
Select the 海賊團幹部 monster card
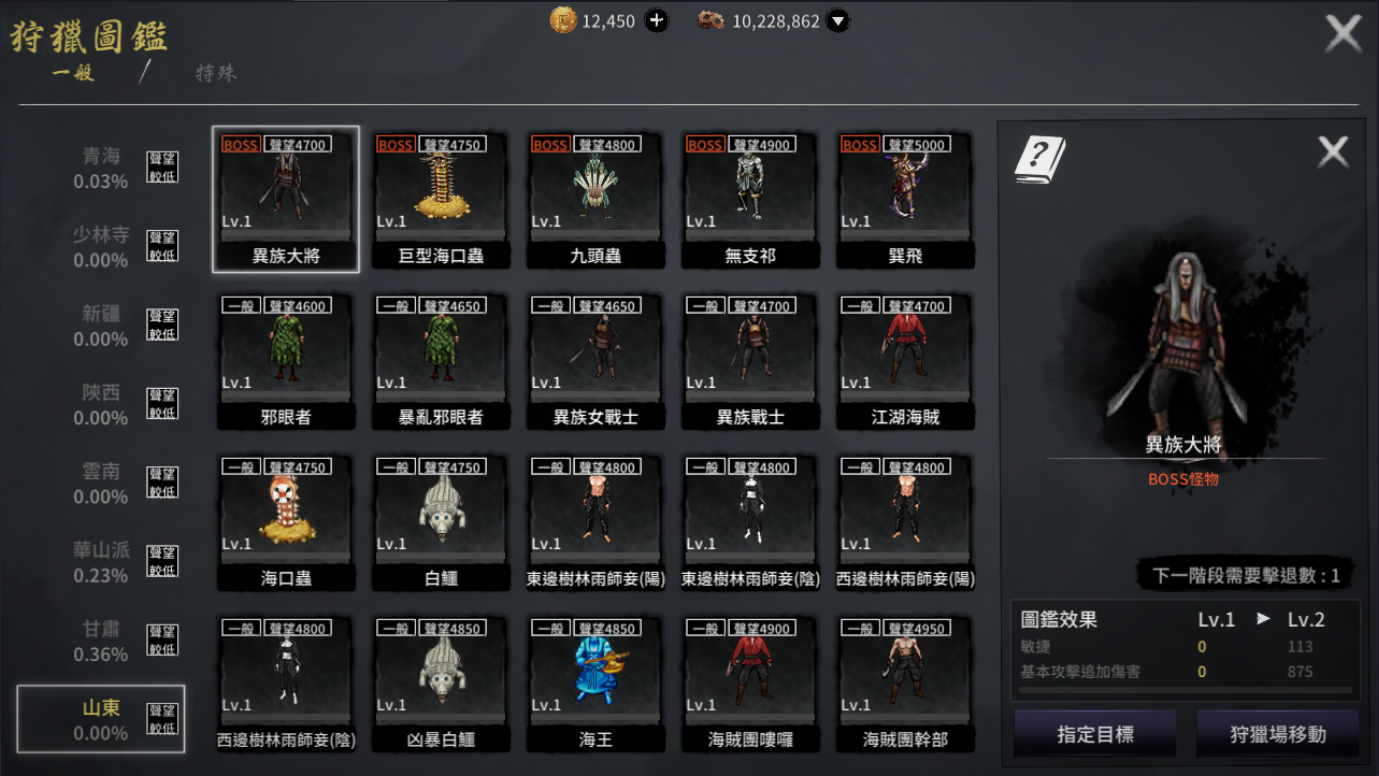pos(905,683)
